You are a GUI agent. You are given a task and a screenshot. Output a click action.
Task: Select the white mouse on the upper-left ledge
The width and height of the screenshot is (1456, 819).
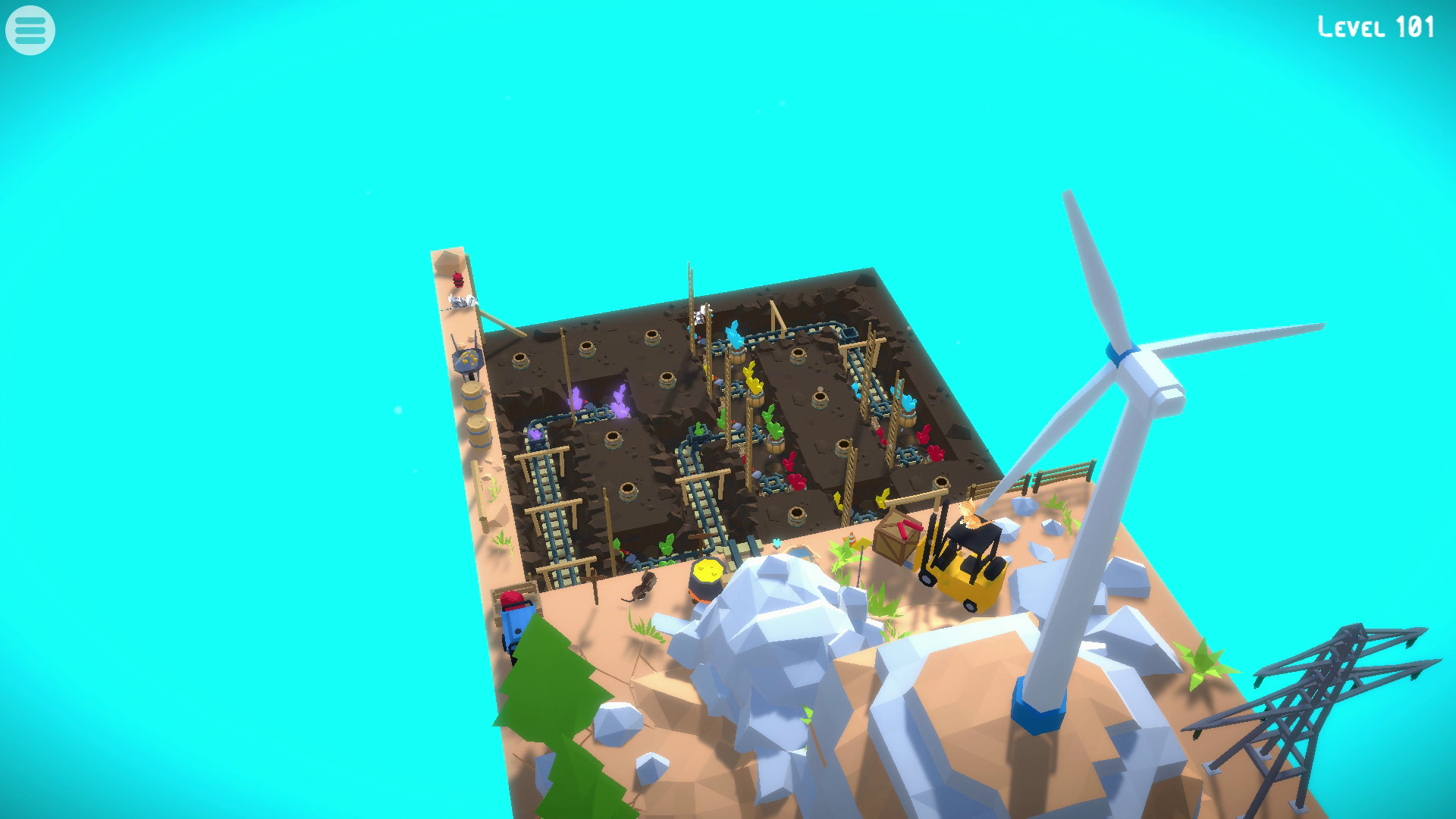pyautogui.click(x=461, y=300)
